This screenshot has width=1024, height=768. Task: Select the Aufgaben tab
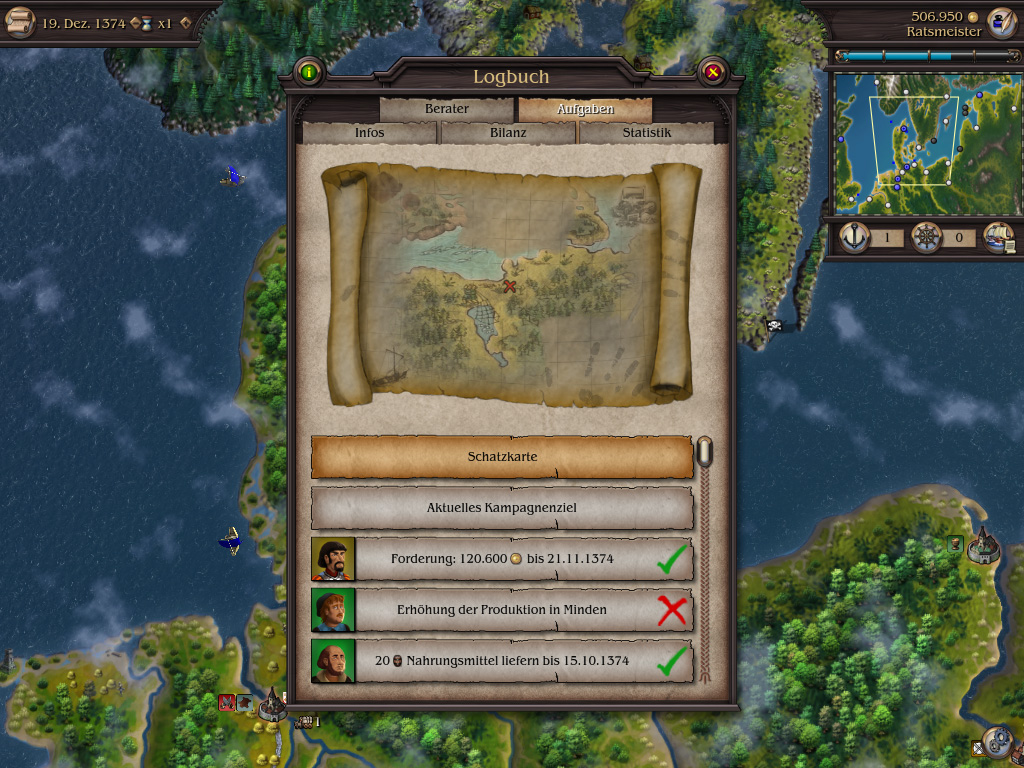point(585,109)
